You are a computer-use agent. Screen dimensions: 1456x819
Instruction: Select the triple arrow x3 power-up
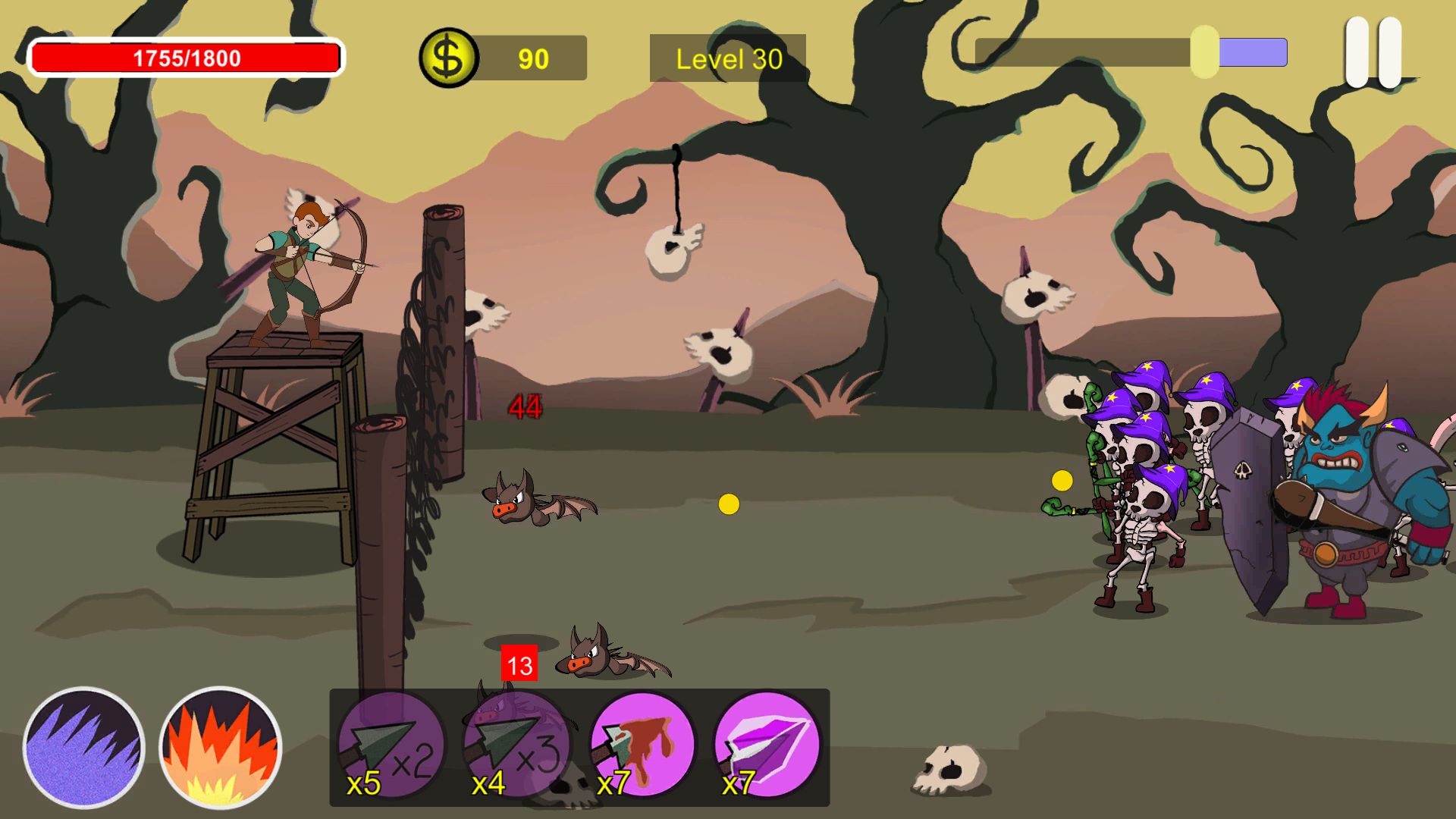516,745
